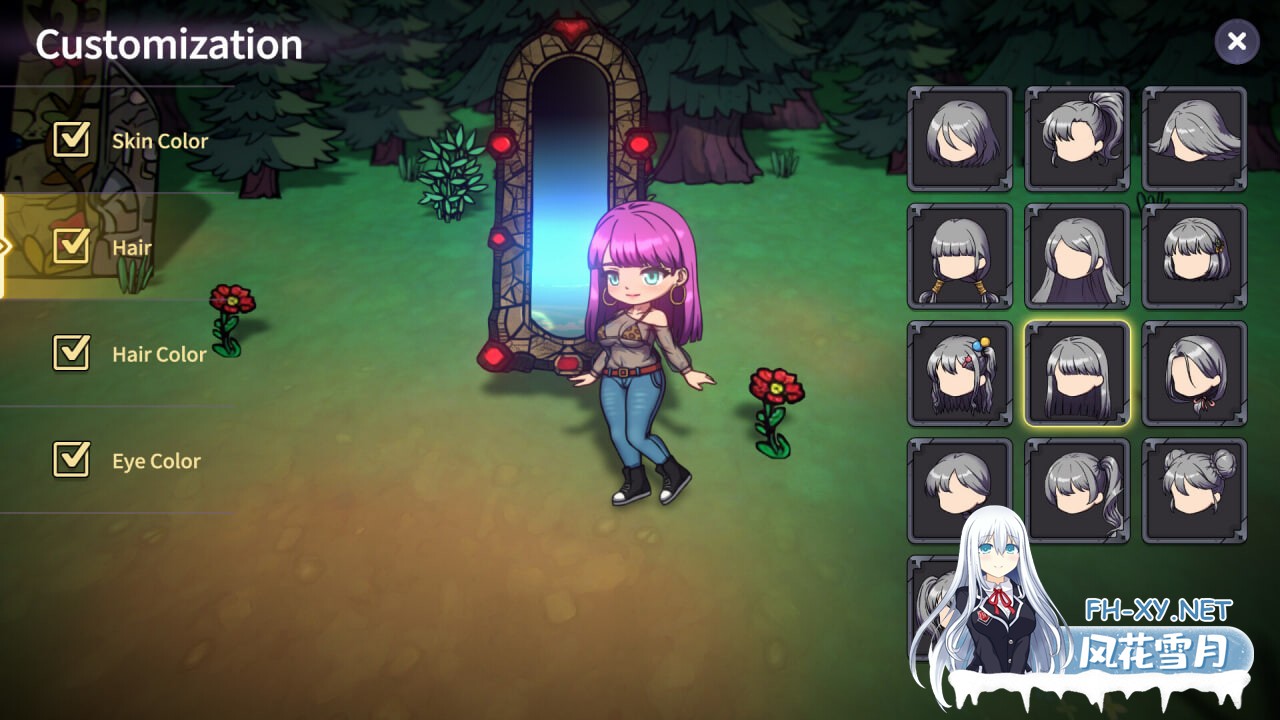
Task: Collapse the Hair section with the side arrow
Action: 6,245
